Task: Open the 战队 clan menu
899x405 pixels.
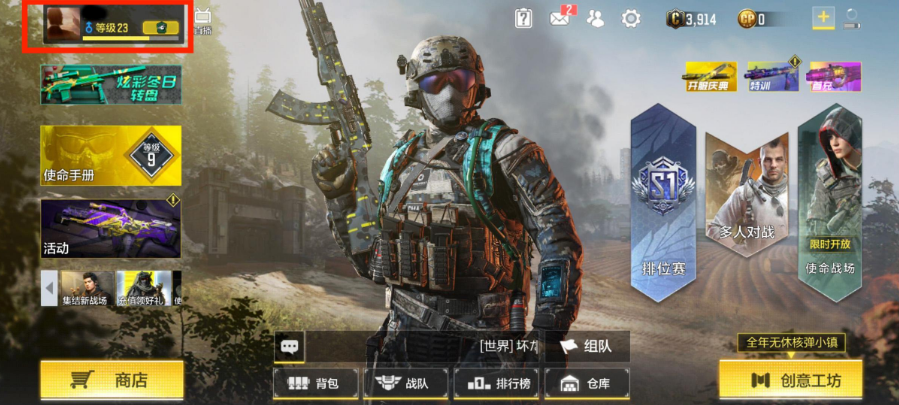Action: 402,383
